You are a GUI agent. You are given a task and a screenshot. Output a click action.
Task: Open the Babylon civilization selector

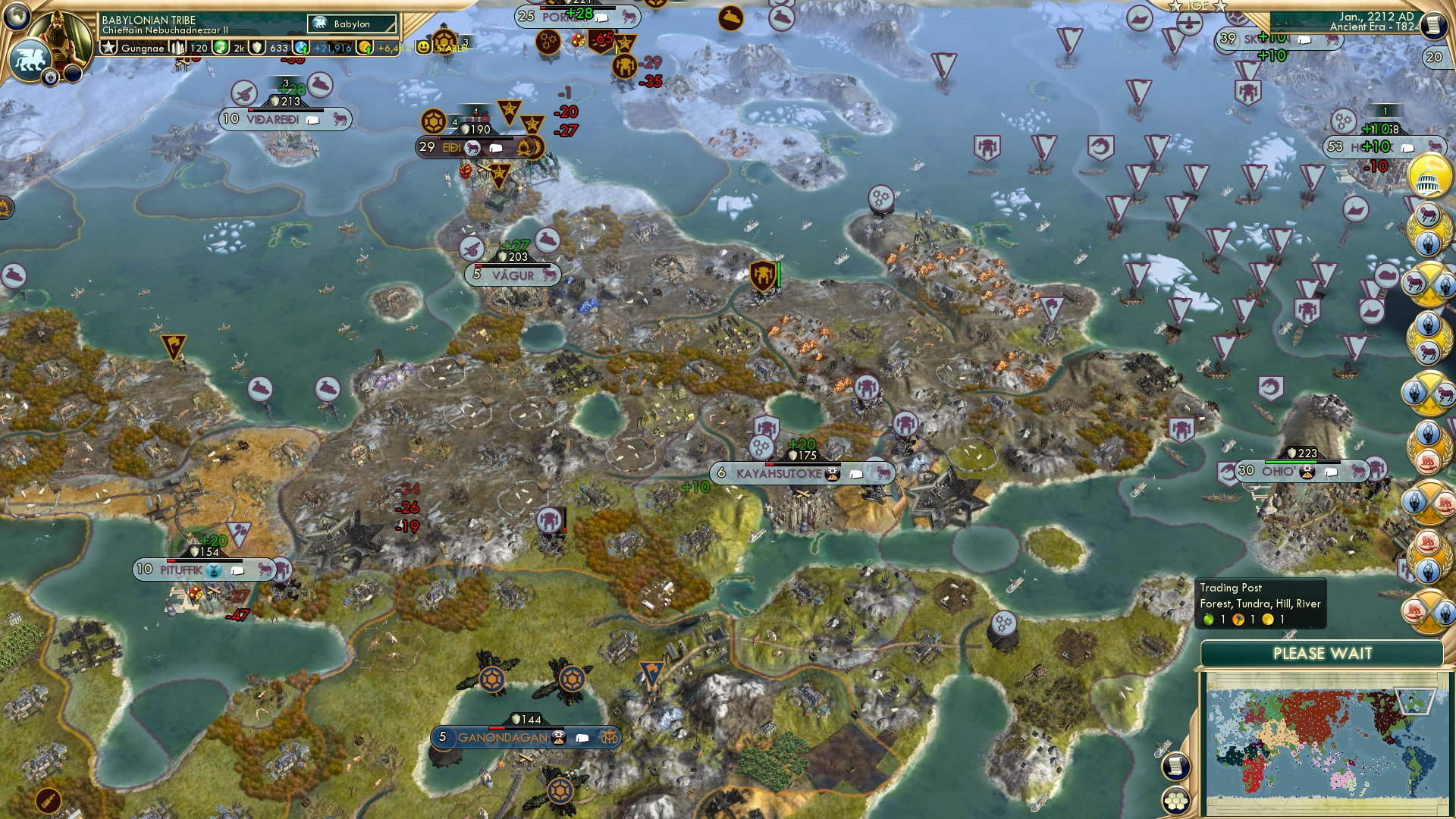(349, 24)
